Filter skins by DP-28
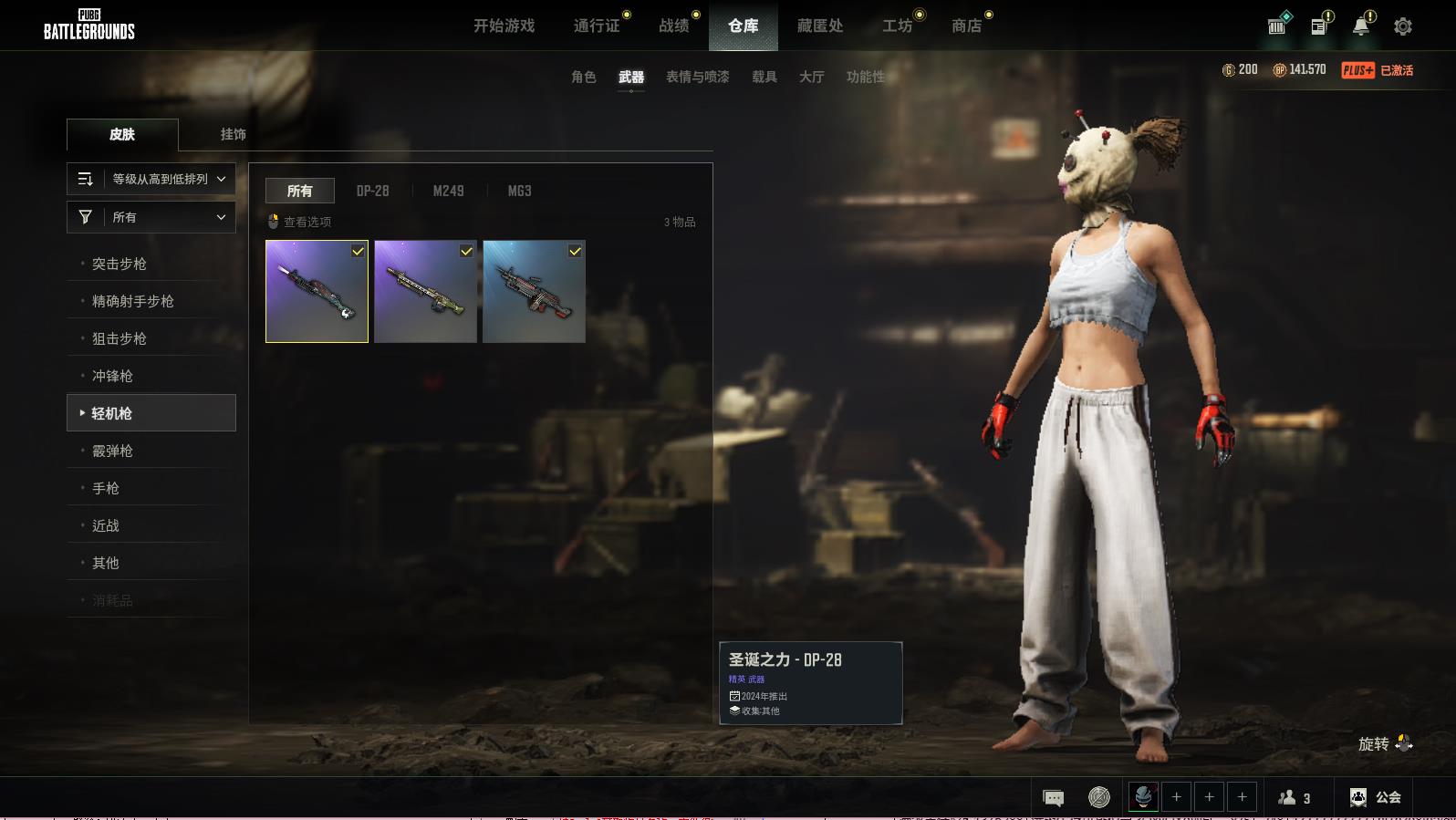Screen dimensions: 1456x820 click(372, 191)
